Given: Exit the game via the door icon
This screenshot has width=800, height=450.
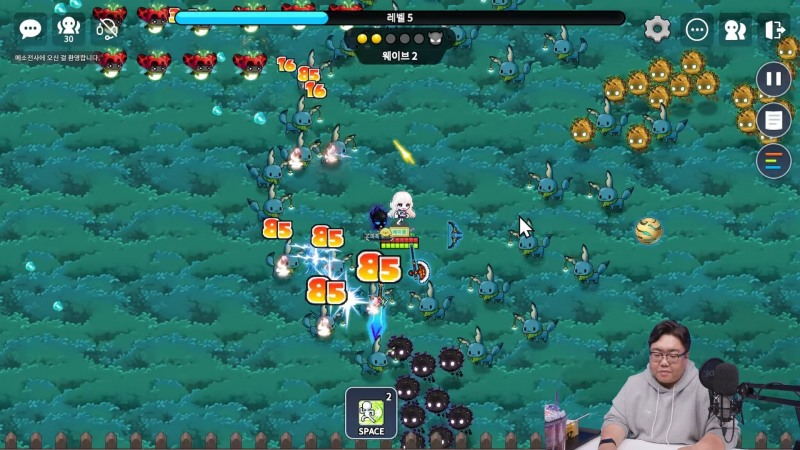Looking at the screenshot, I should click(x=774, y=30).
